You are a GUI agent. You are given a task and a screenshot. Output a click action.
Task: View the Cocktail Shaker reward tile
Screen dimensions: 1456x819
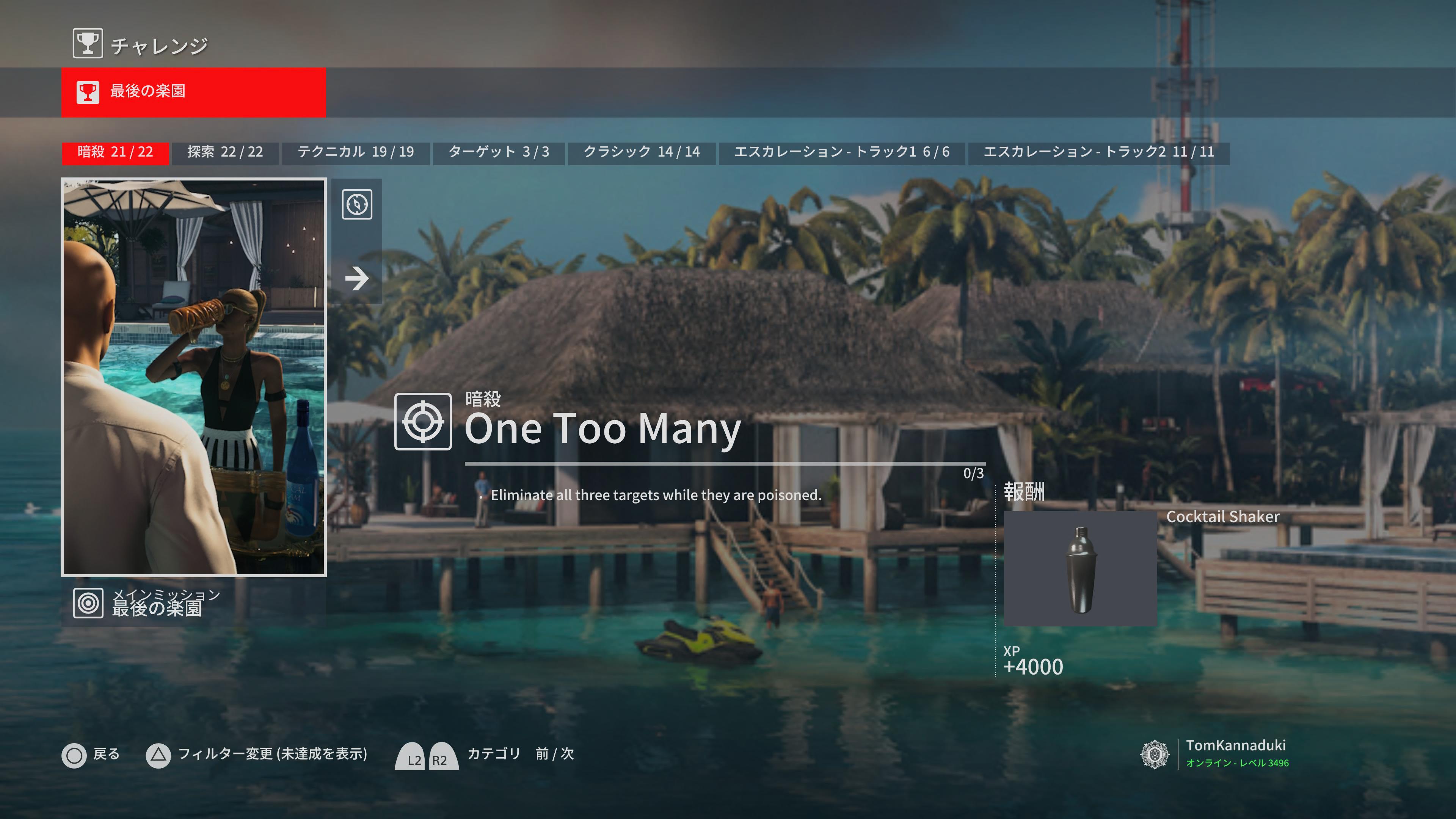click(1079, 568)
